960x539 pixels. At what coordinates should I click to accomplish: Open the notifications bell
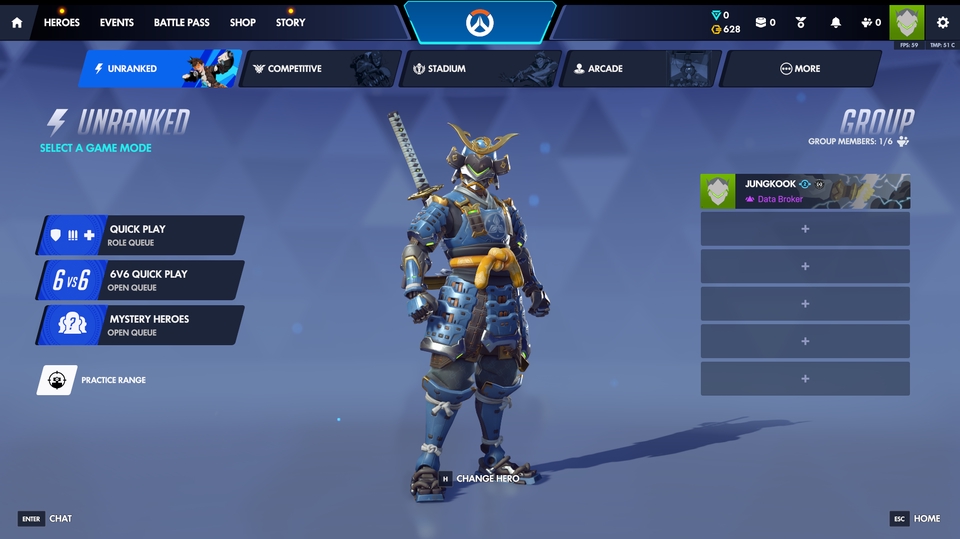pyautogui.click(x=836, y=22)
